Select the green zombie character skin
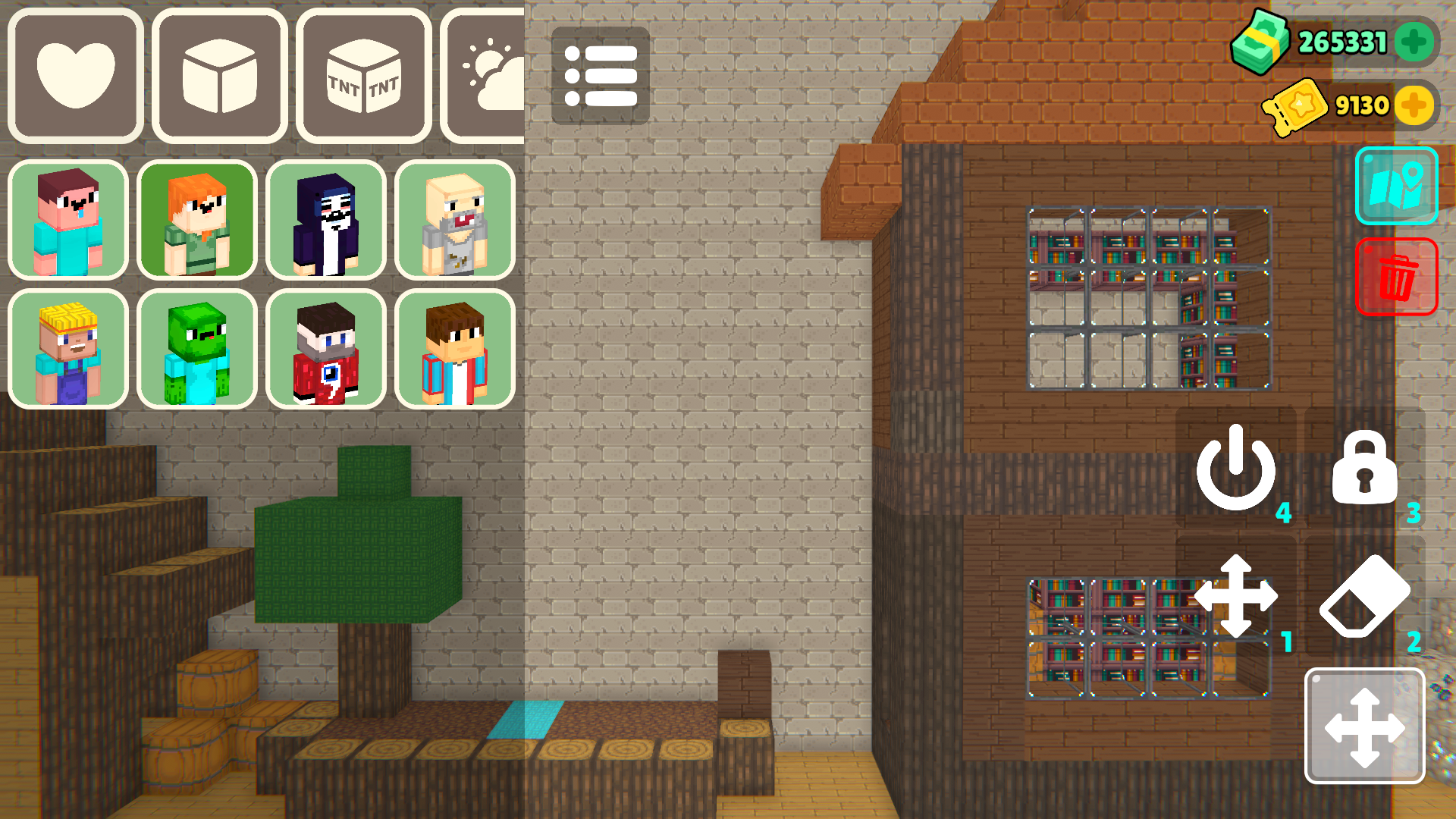The height and width of the screenshot is (819, 1456). pos(196,350)
